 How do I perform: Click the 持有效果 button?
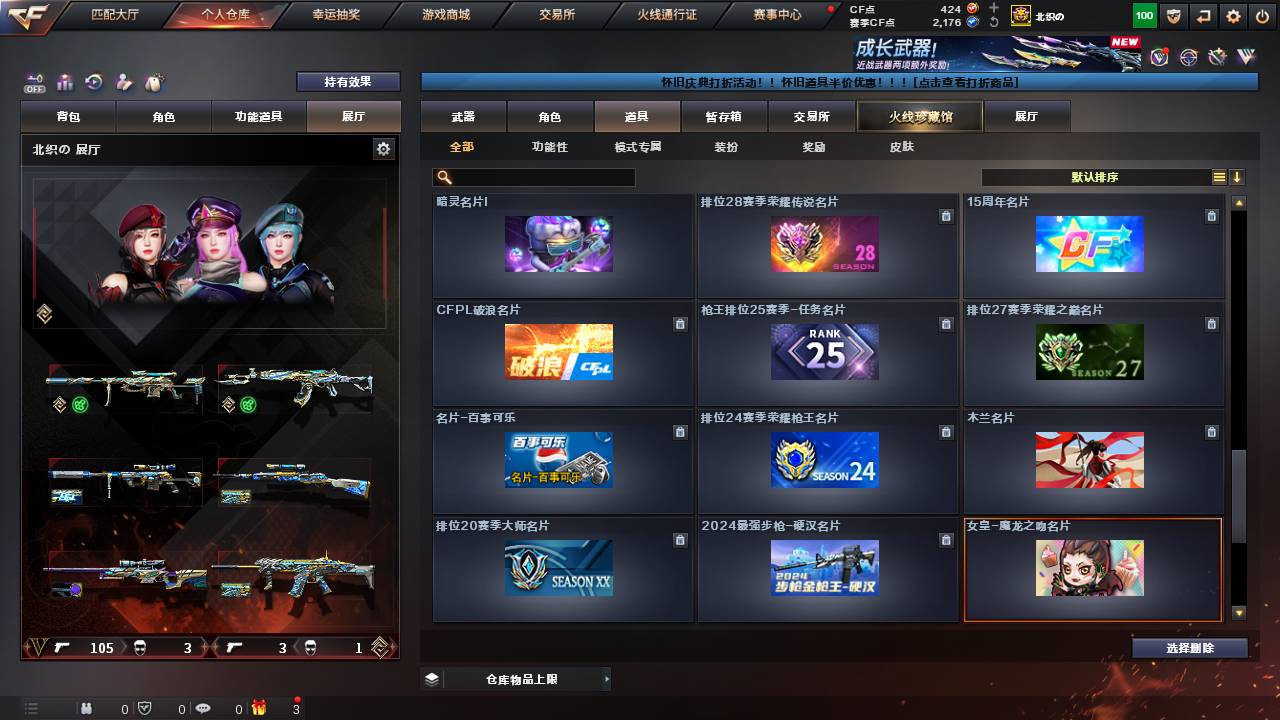point(347,82)
